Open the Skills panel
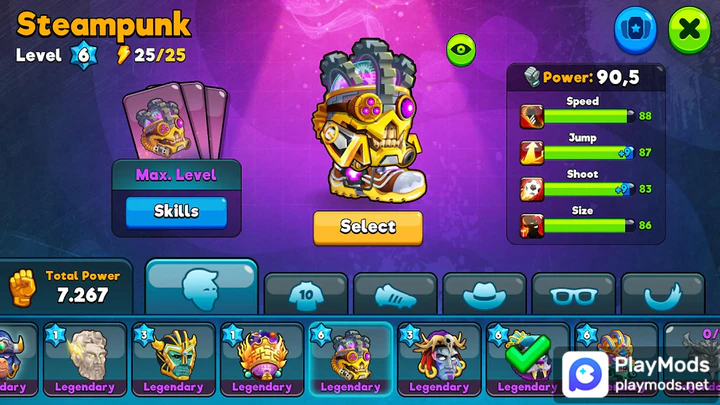This screenshot has width=720, height=405. point(176,212)
